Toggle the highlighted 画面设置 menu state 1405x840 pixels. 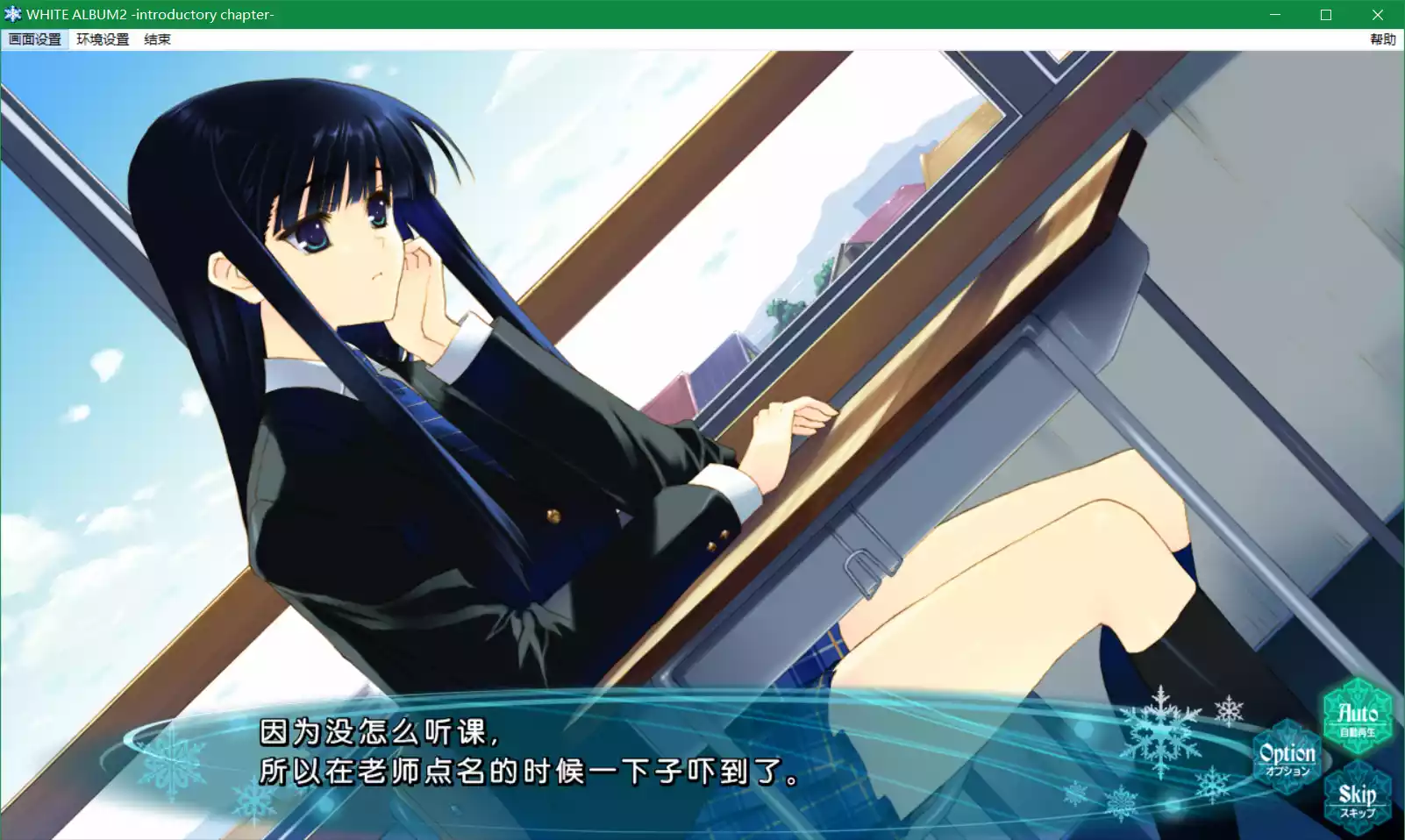[x=34, y=39]
